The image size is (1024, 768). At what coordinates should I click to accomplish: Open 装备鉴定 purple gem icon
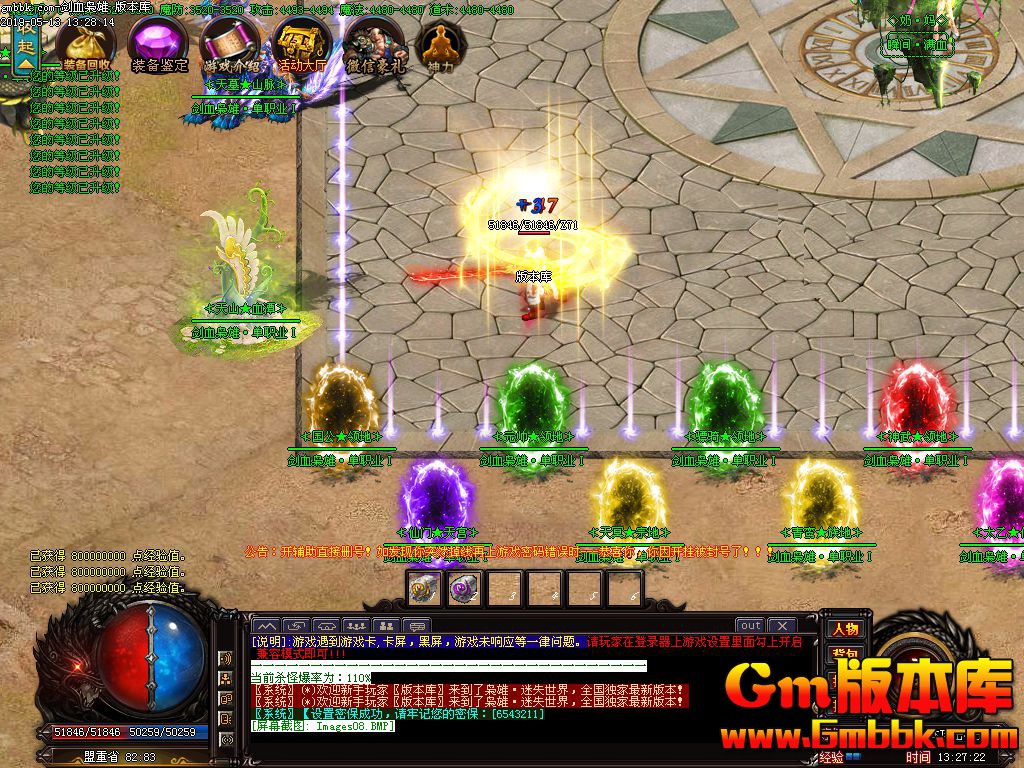coord(158,43)
